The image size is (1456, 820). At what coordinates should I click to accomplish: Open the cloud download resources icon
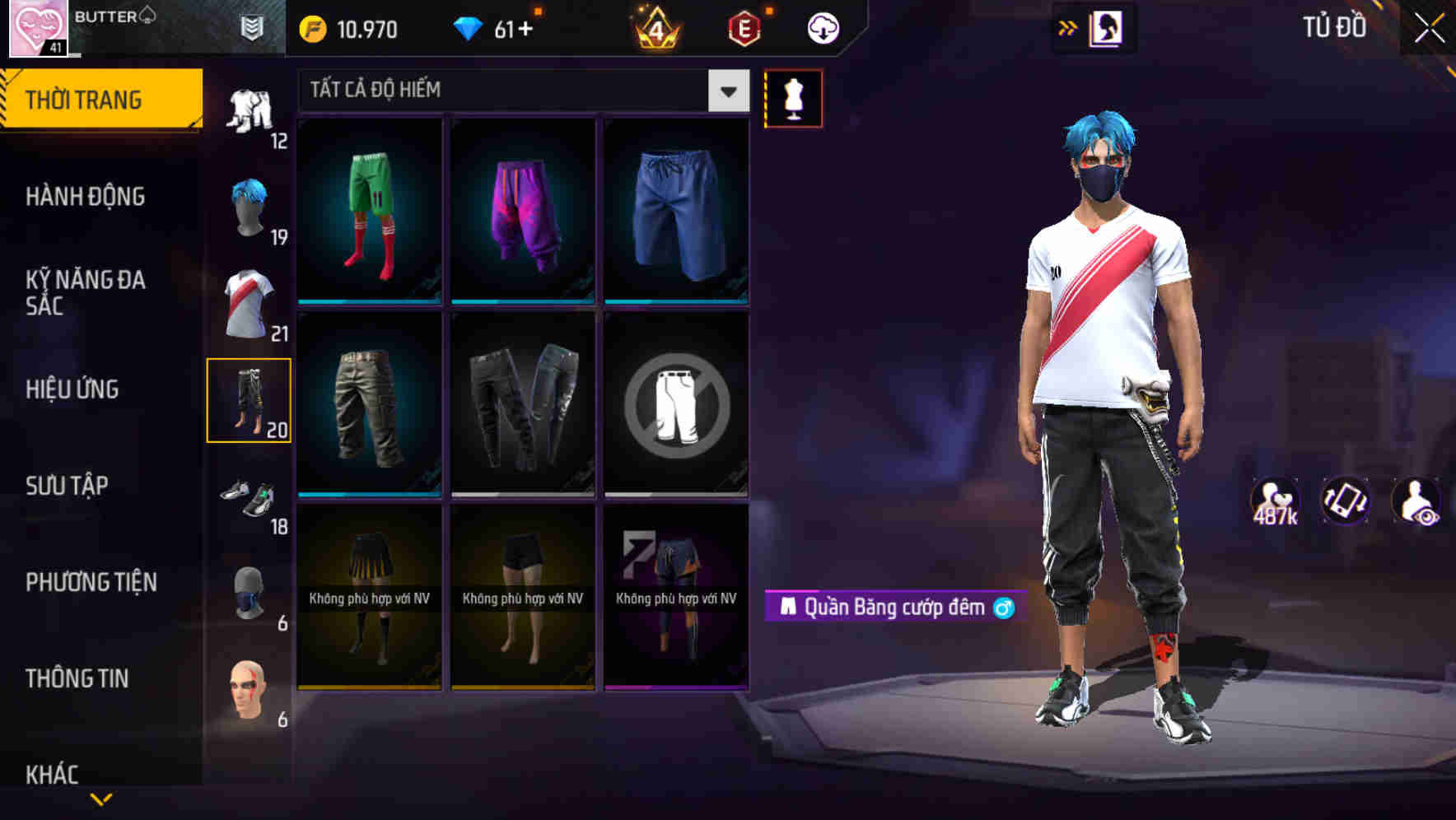click(x=822, y=27)
